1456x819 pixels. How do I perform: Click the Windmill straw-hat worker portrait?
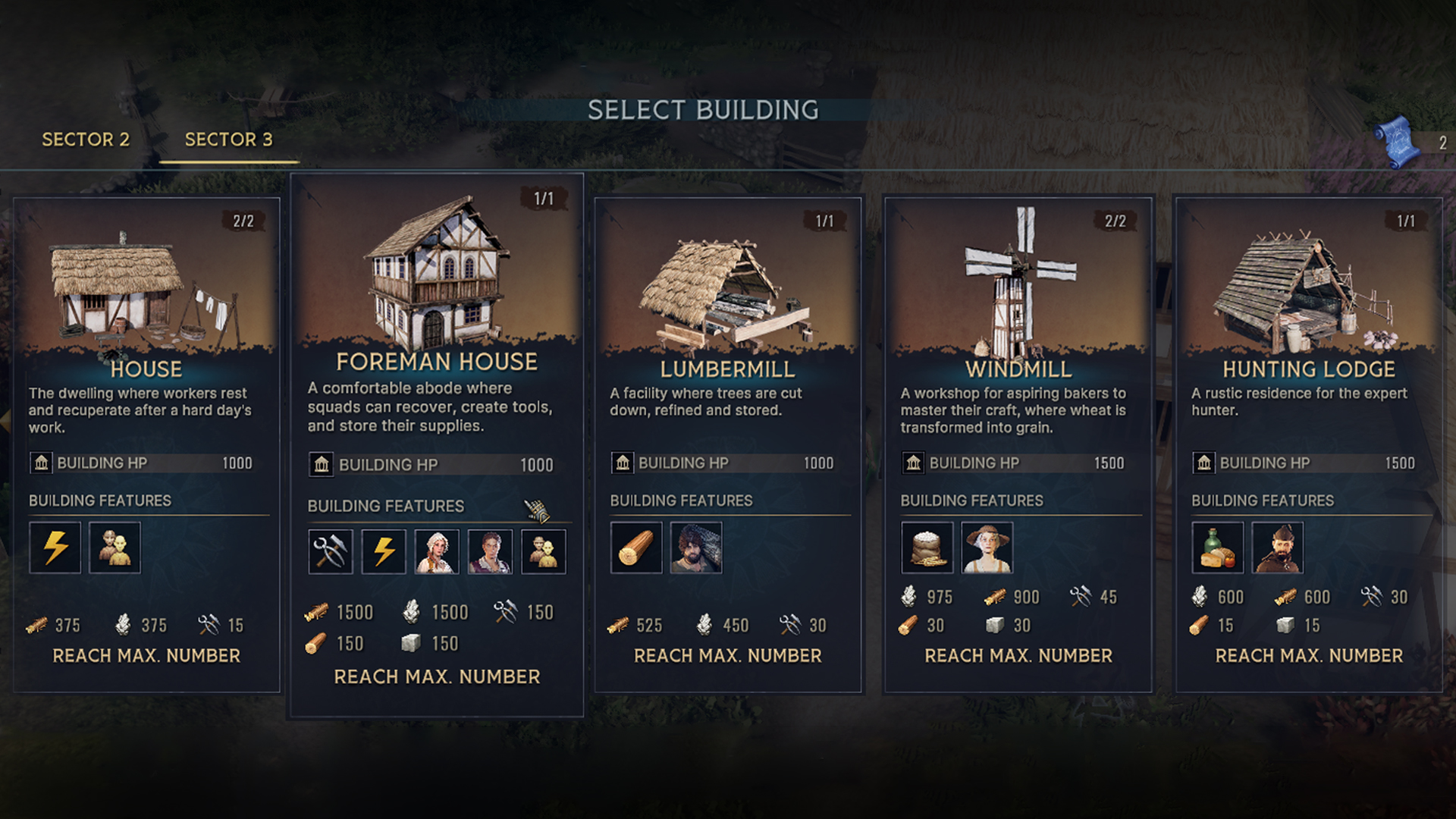point(987,548)
